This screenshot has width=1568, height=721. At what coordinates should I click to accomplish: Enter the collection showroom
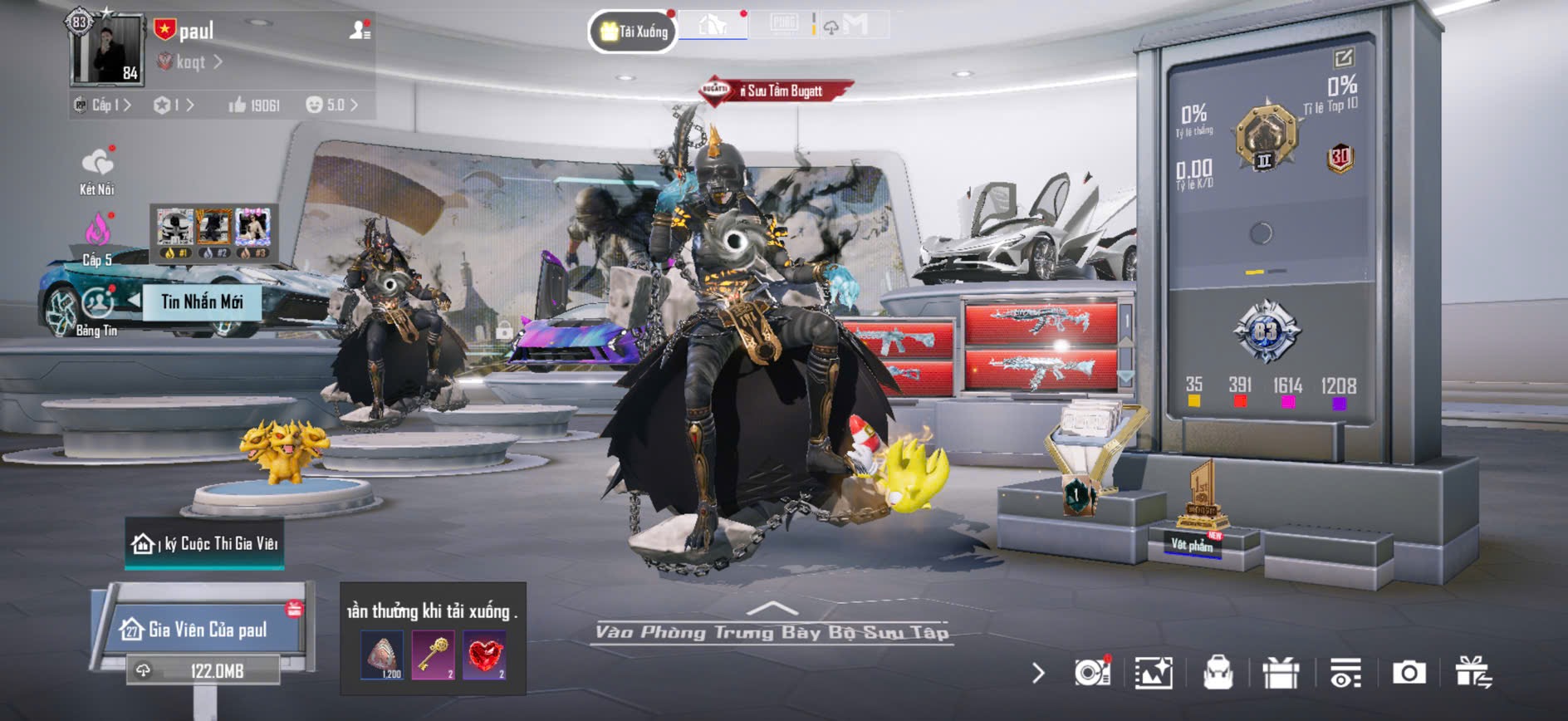pos(772,630)
